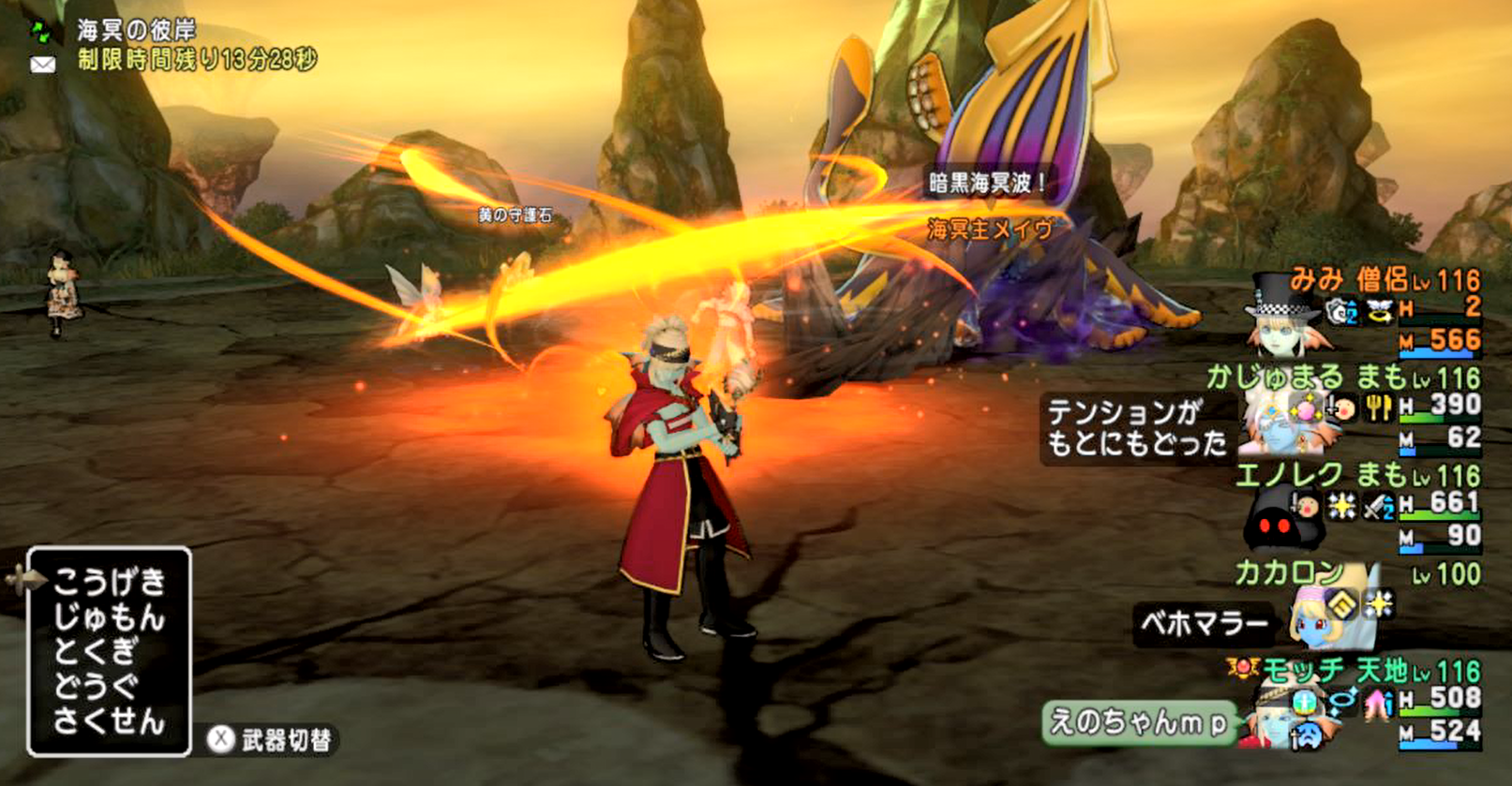Image resolution: width=1512 pixels, height=786 pixels.
Task: Click the envelope mail icon at top left
Action: [41, 64]
